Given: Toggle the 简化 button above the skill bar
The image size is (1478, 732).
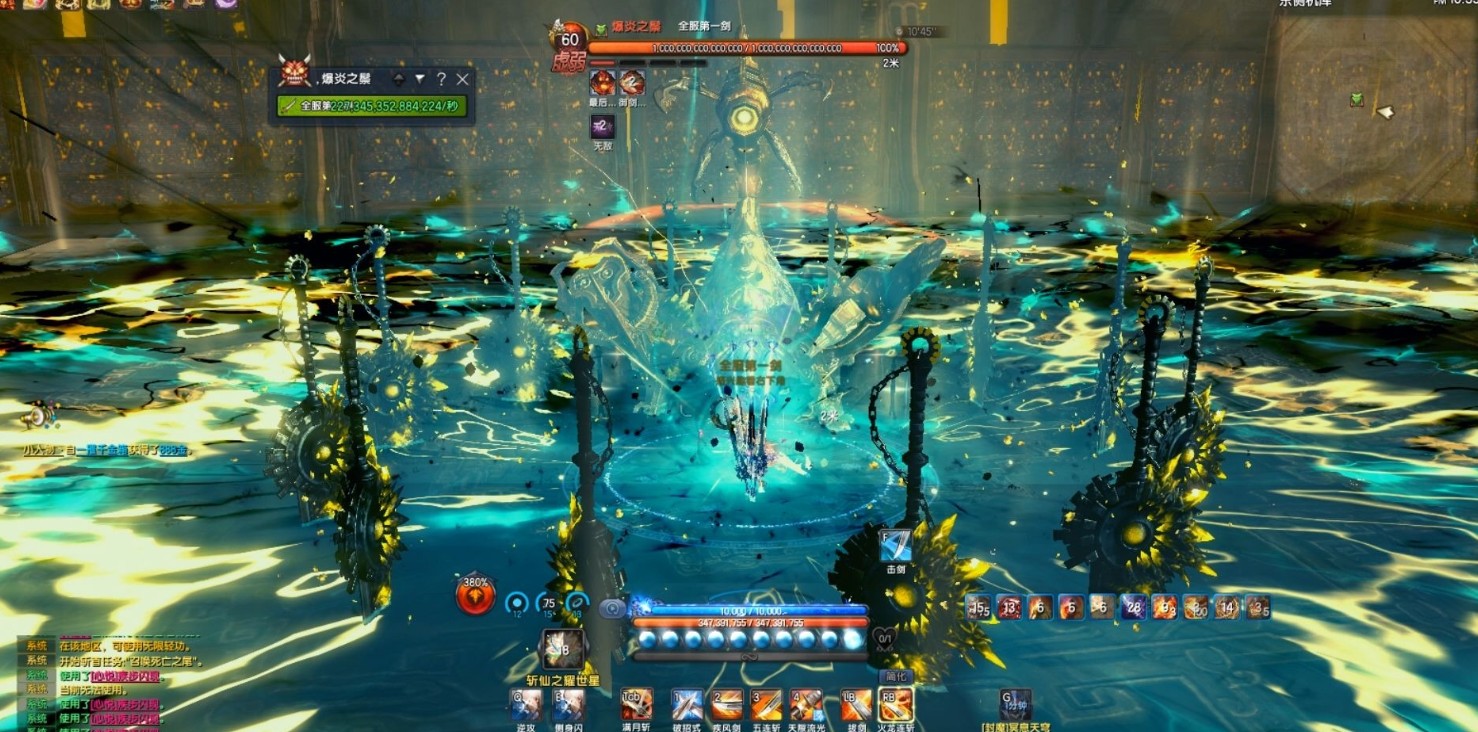Looking at the screenshot, I should pyautogui.click(x=895, y=677).
